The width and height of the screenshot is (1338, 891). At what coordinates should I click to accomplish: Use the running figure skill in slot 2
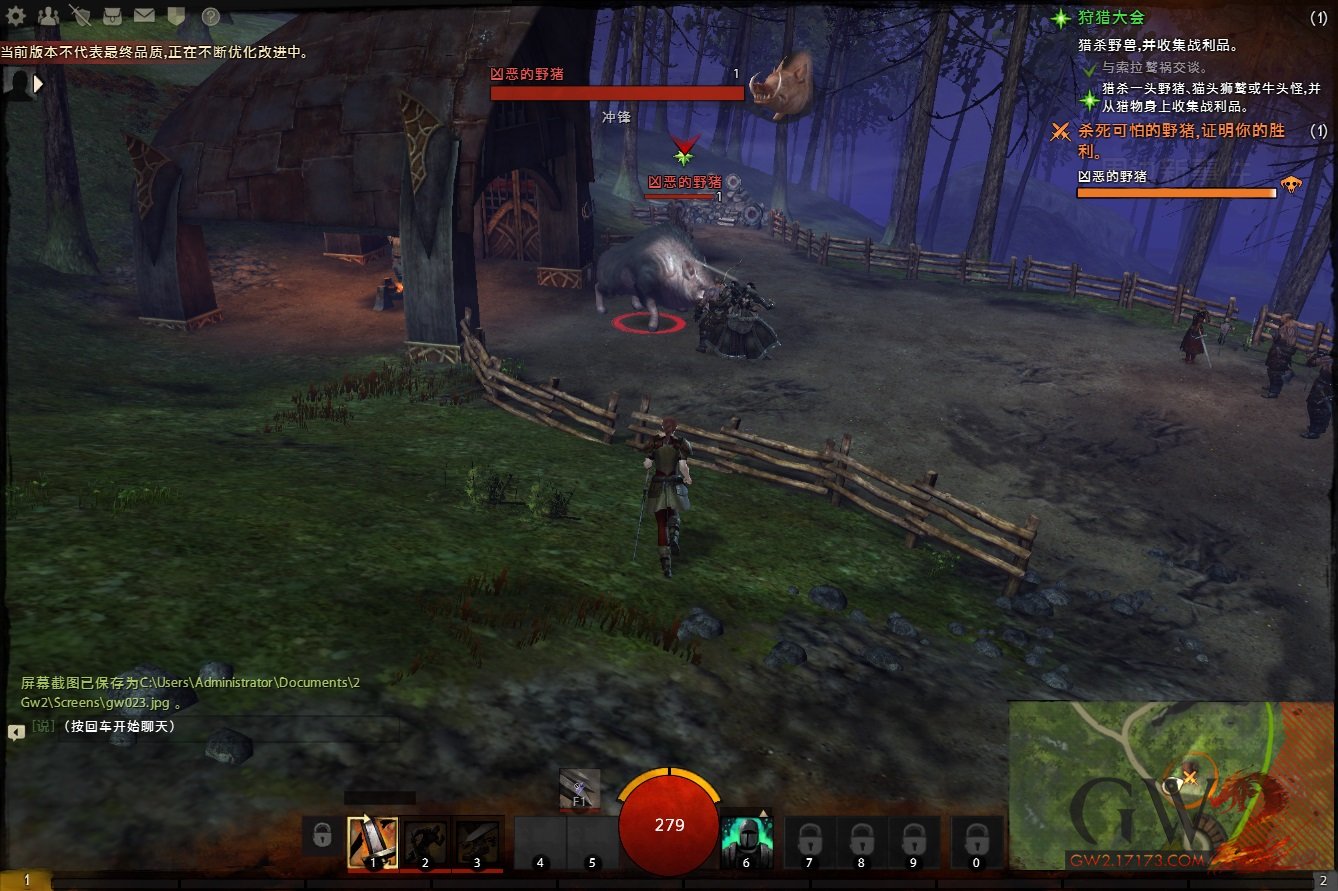(425, 842)
